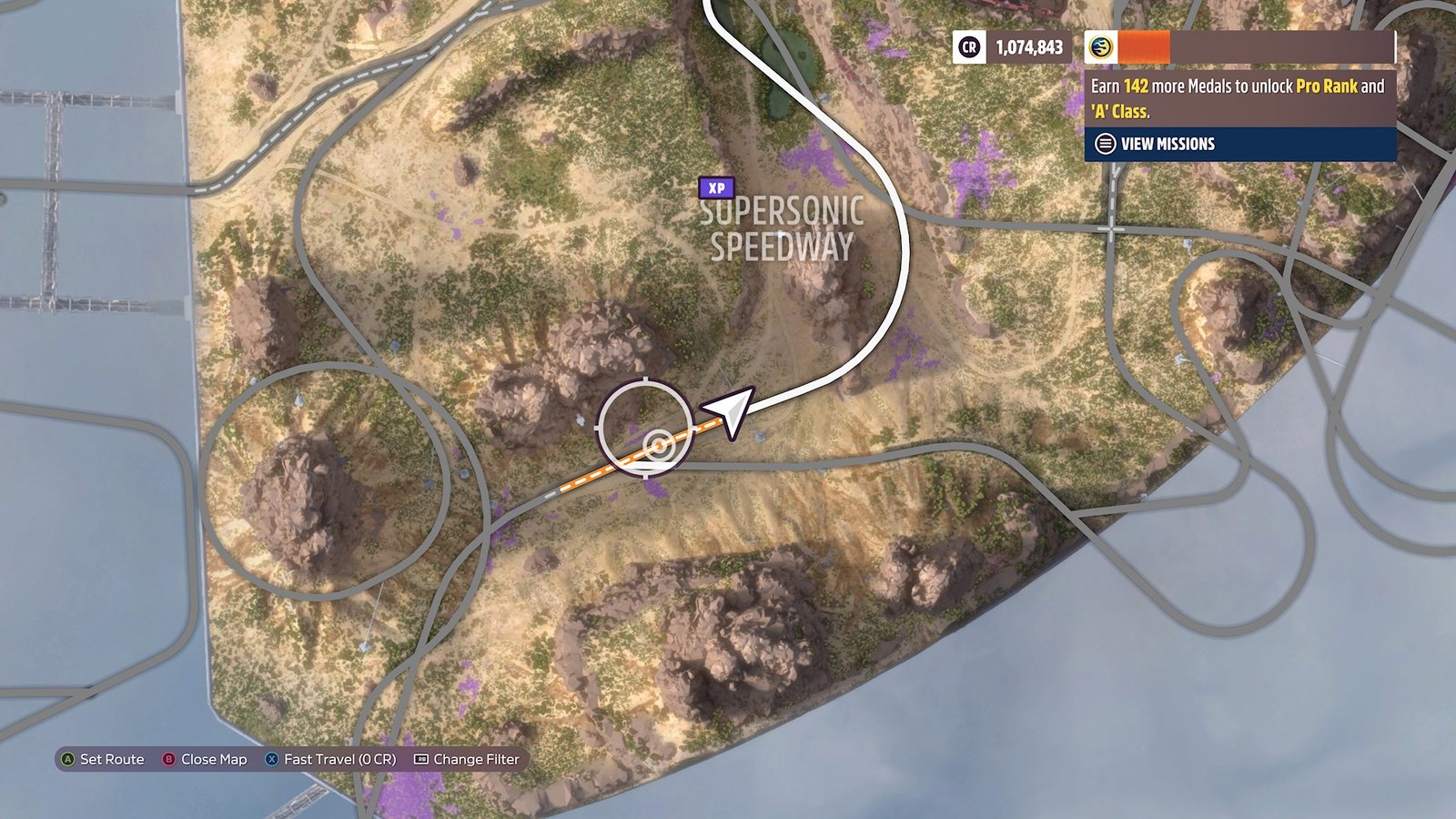Select the Set Route option
The height and width of the screenshot is (819, 1456).
pos(102,759)
